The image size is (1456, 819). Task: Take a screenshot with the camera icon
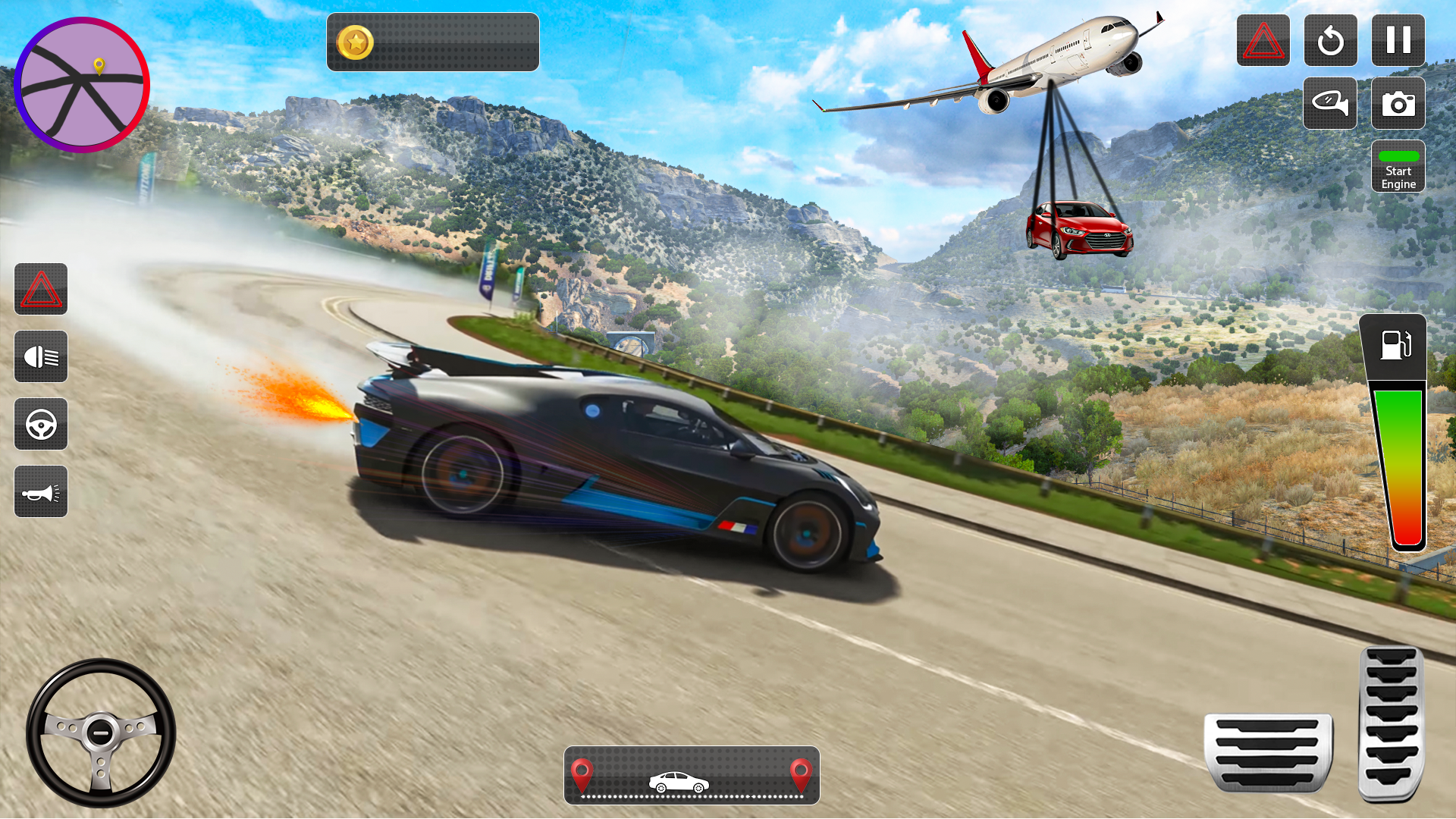pyautogui.click(x=1398, y=104)
